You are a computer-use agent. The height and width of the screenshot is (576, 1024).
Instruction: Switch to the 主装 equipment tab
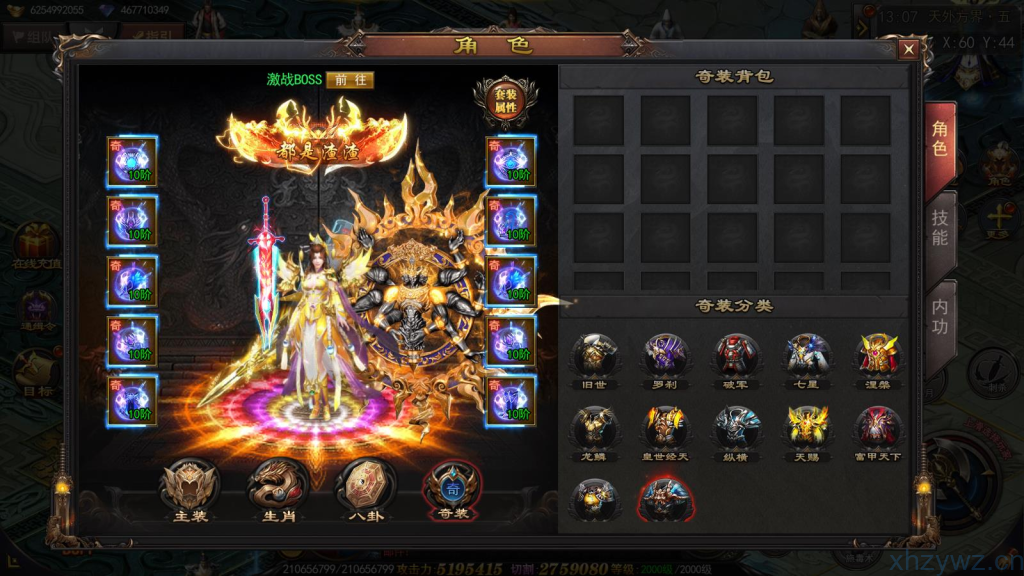(190, 488)
